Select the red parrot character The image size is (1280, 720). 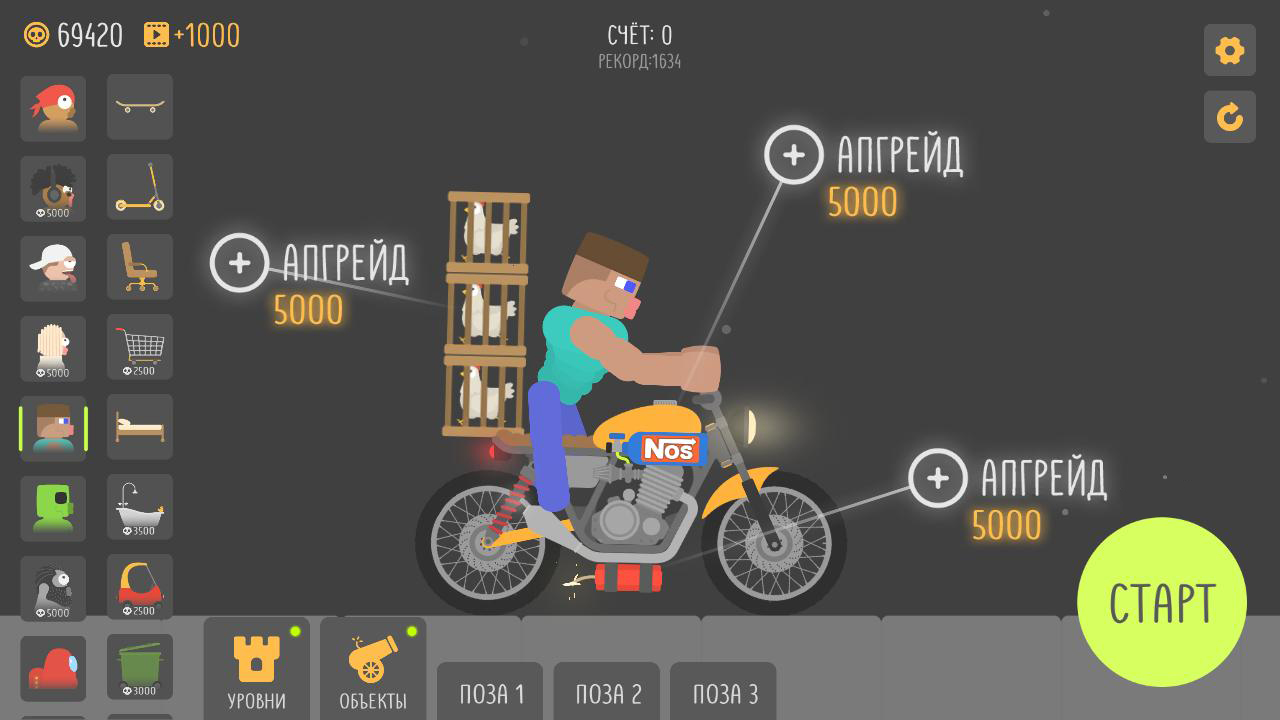pyautogui.click(x=53, y=108)
